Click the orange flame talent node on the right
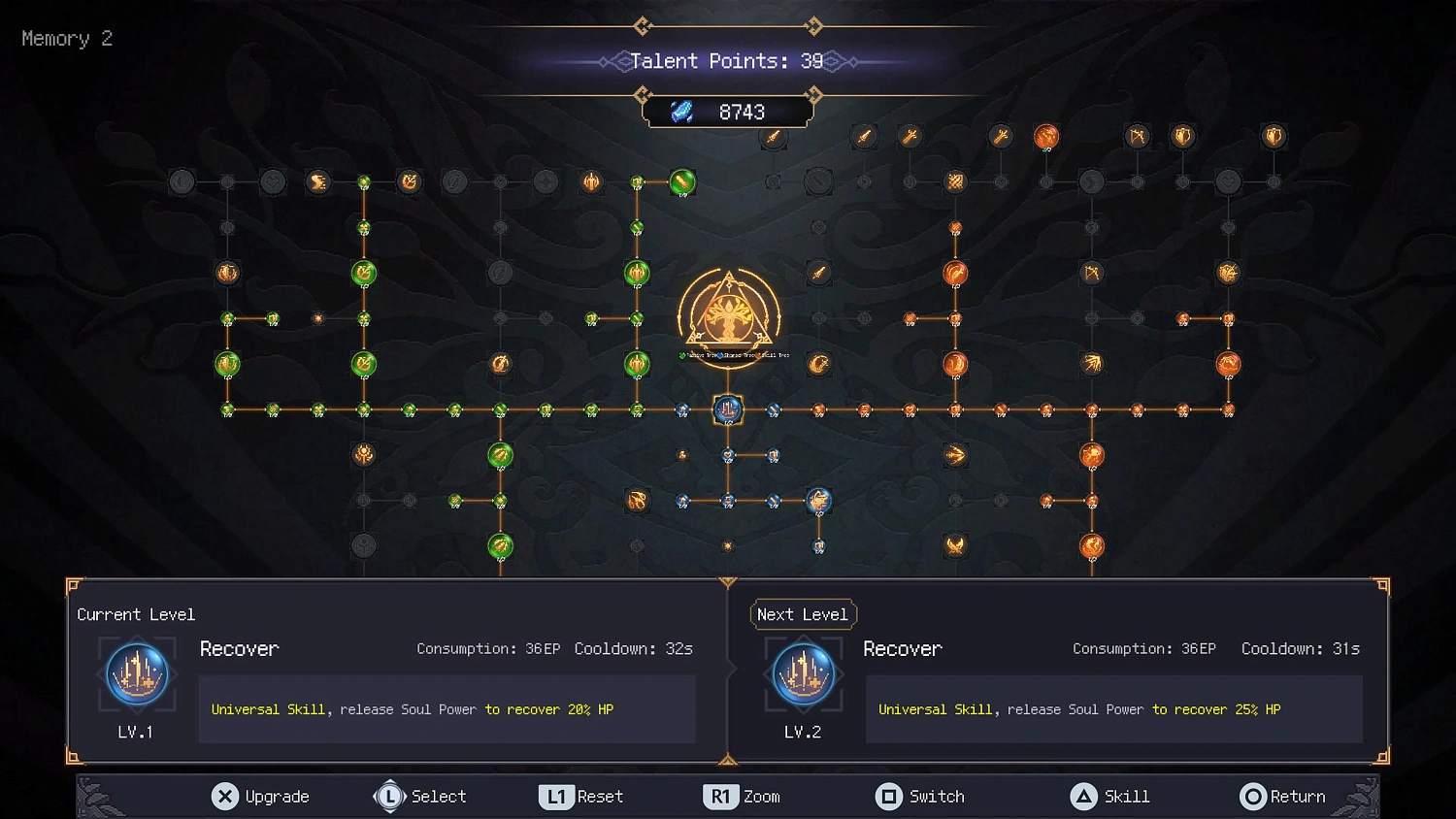The height and width of the screenshot is (819, 1456). point(1094,453)
